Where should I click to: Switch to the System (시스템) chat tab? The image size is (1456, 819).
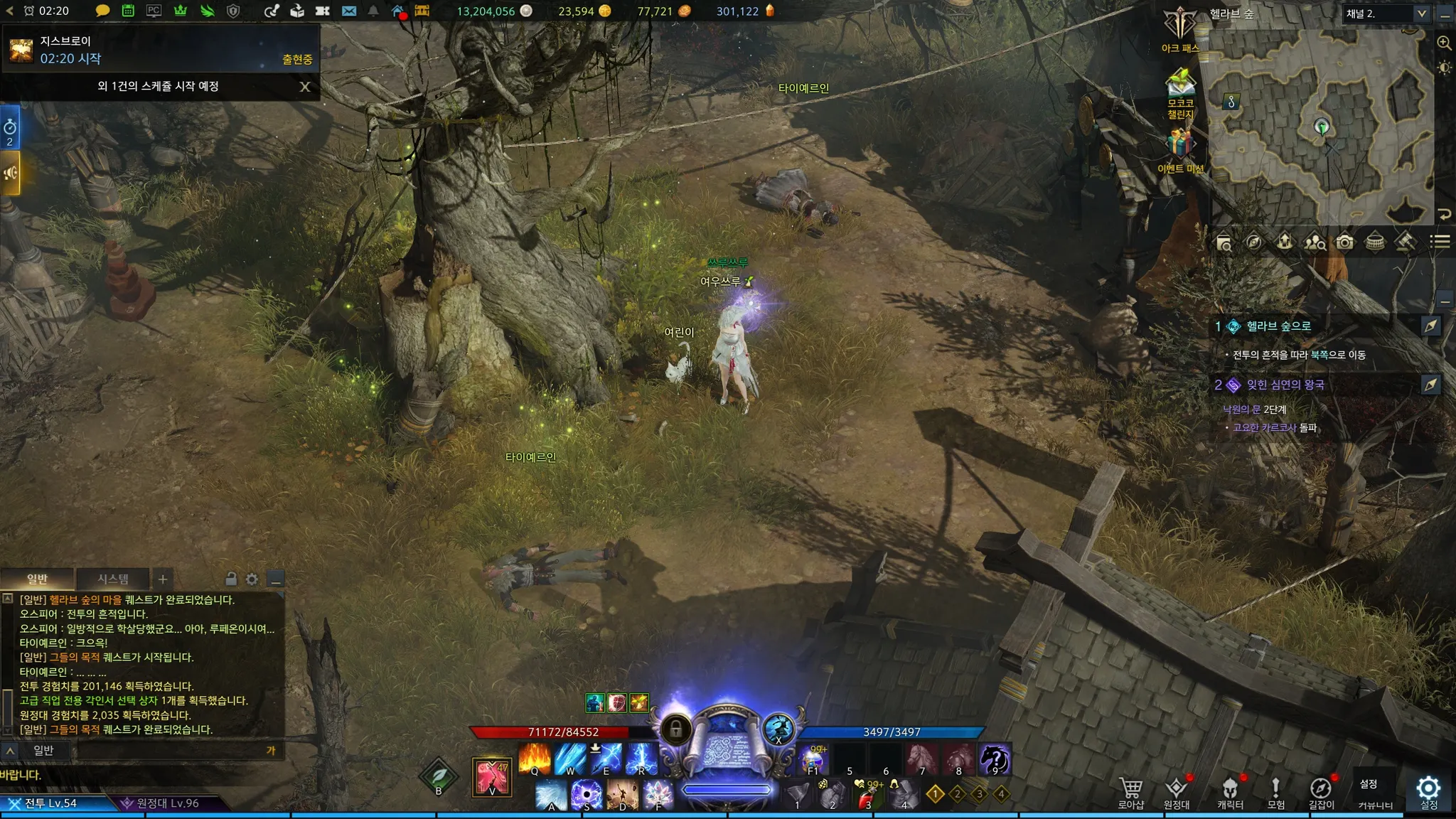(113, 579)
